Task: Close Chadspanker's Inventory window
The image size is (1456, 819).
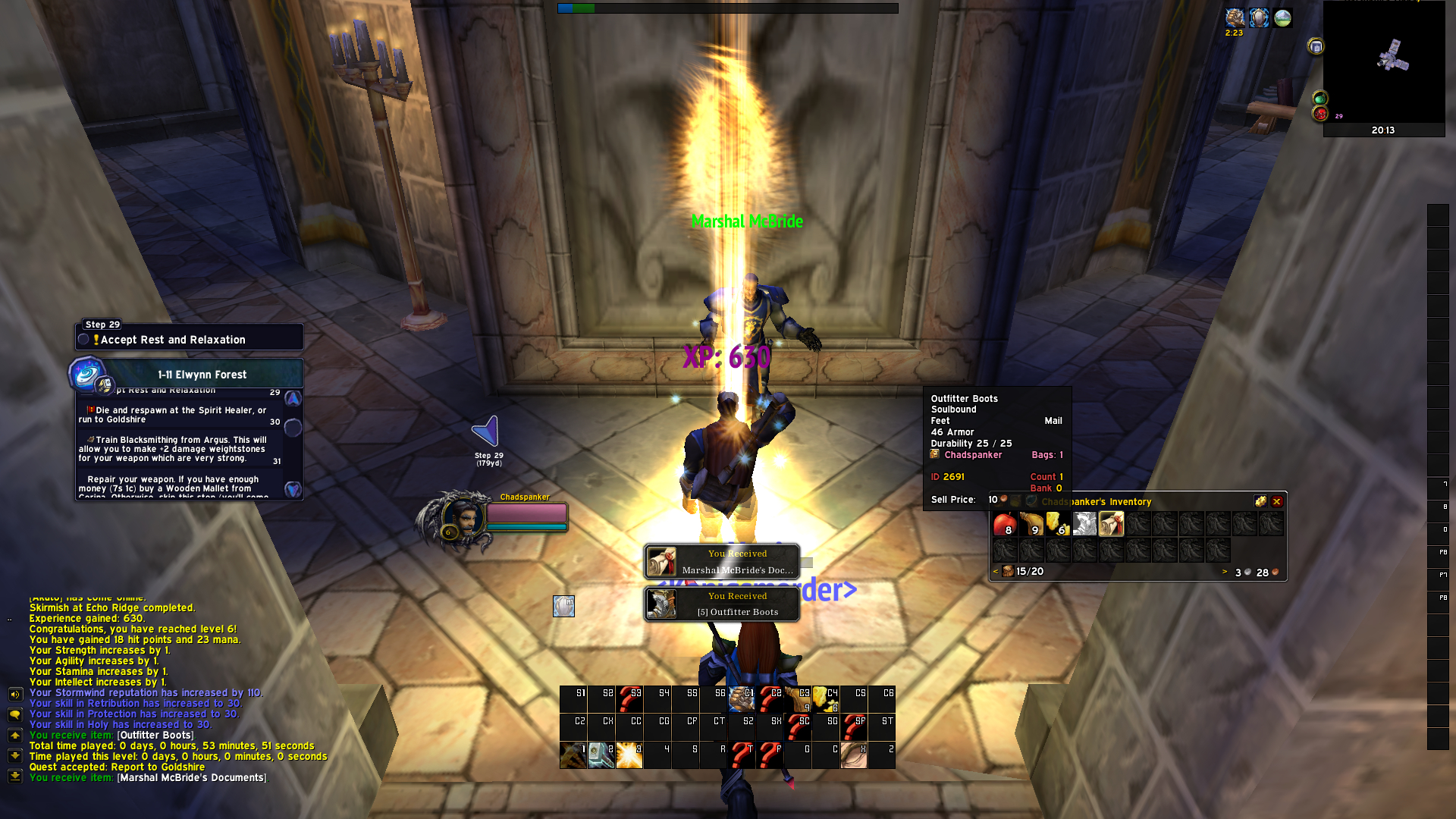Action: (x=1277, y=501)
